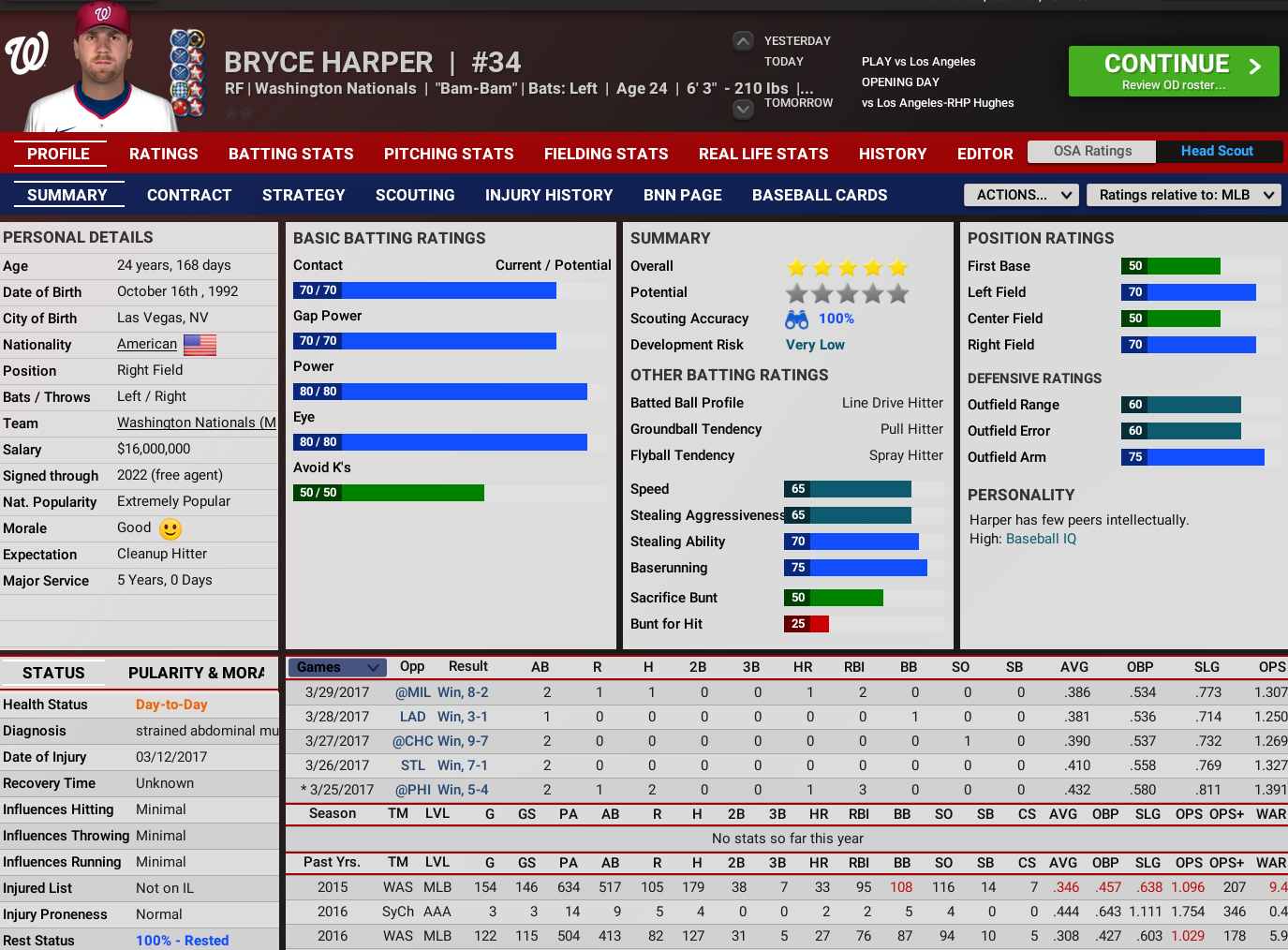The width and height of the screenshot is (1288, 950).
Task: Click the Power rating bar showing 80/80
Action: point(440,391)
